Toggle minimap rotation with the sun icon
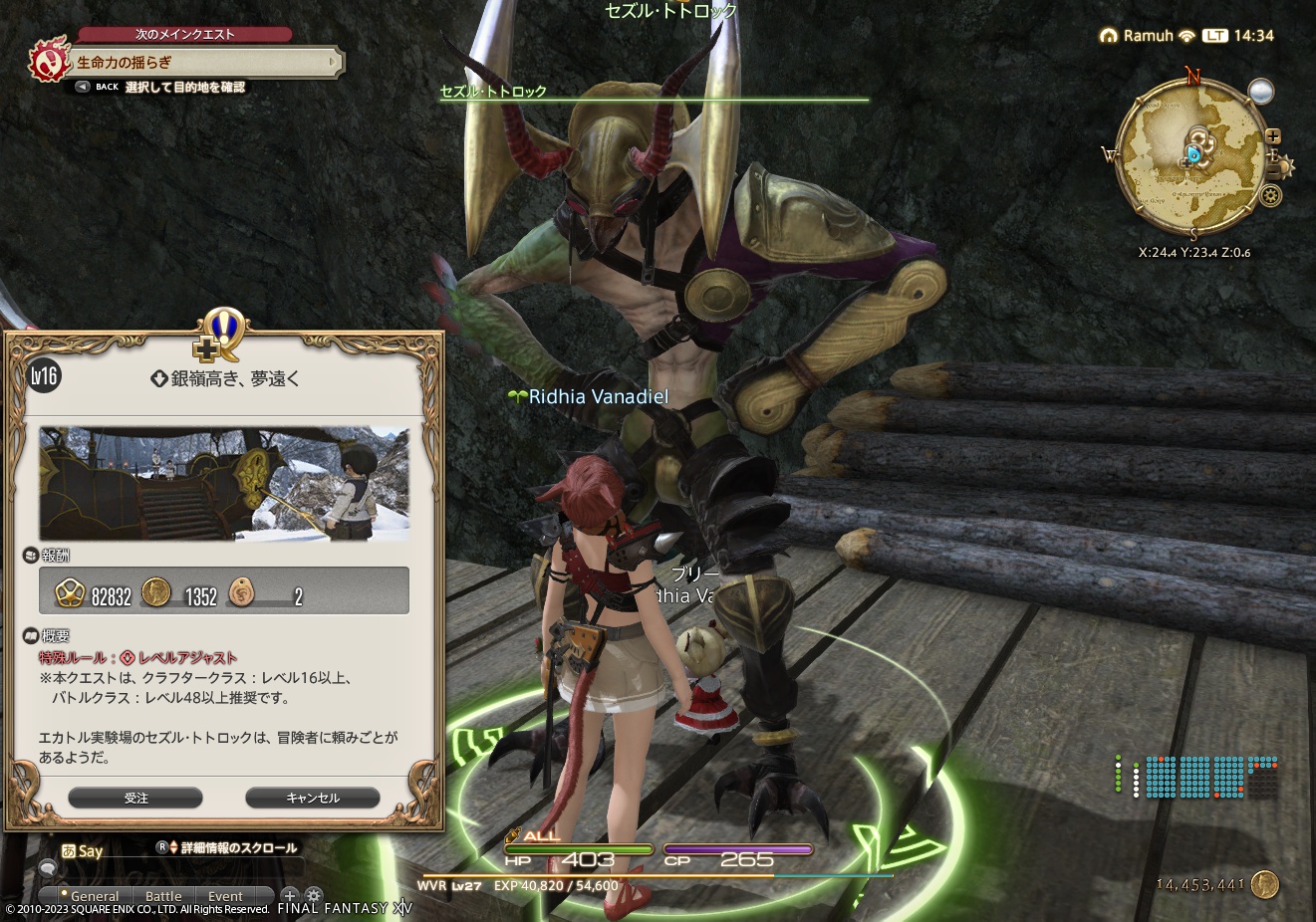Image resolution: width=1316 pixels, height=922 pixels. tap(1285, 167)
